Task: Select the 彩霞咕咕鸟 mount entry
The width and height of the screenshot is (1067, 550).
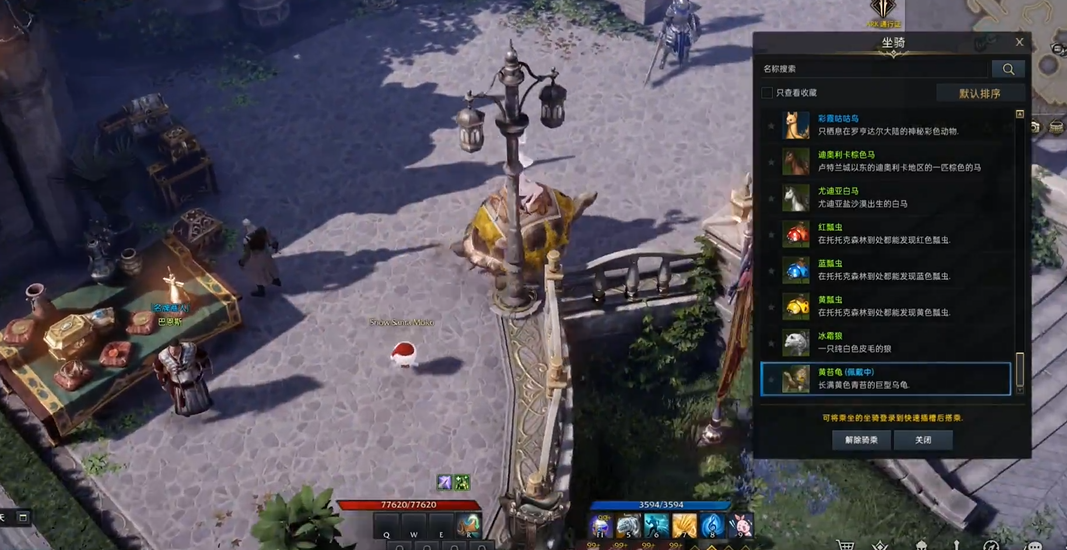Action: coord(890,125)
